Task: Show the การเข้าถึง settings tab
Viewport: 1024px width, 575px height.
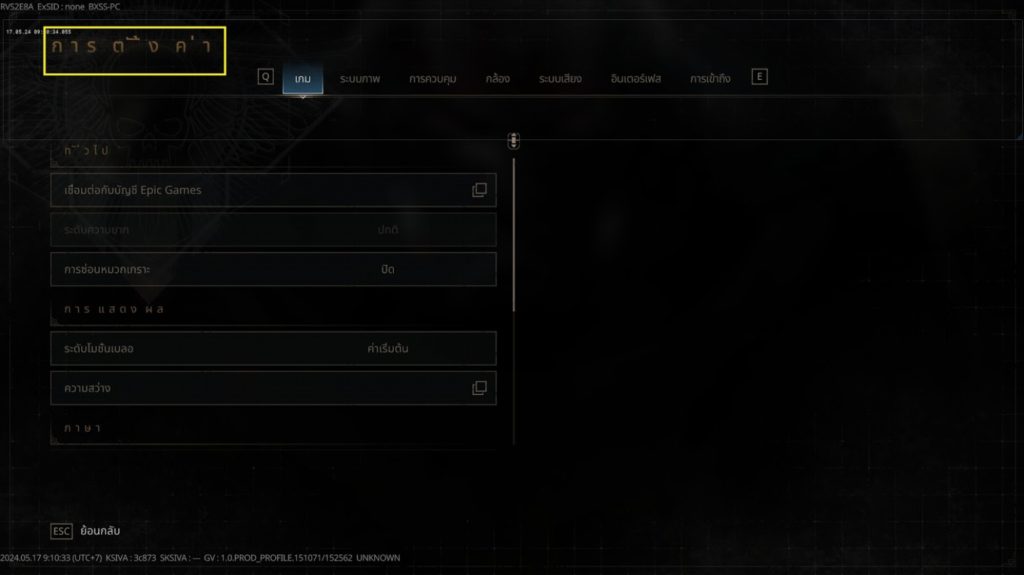Action: [710, 78]
